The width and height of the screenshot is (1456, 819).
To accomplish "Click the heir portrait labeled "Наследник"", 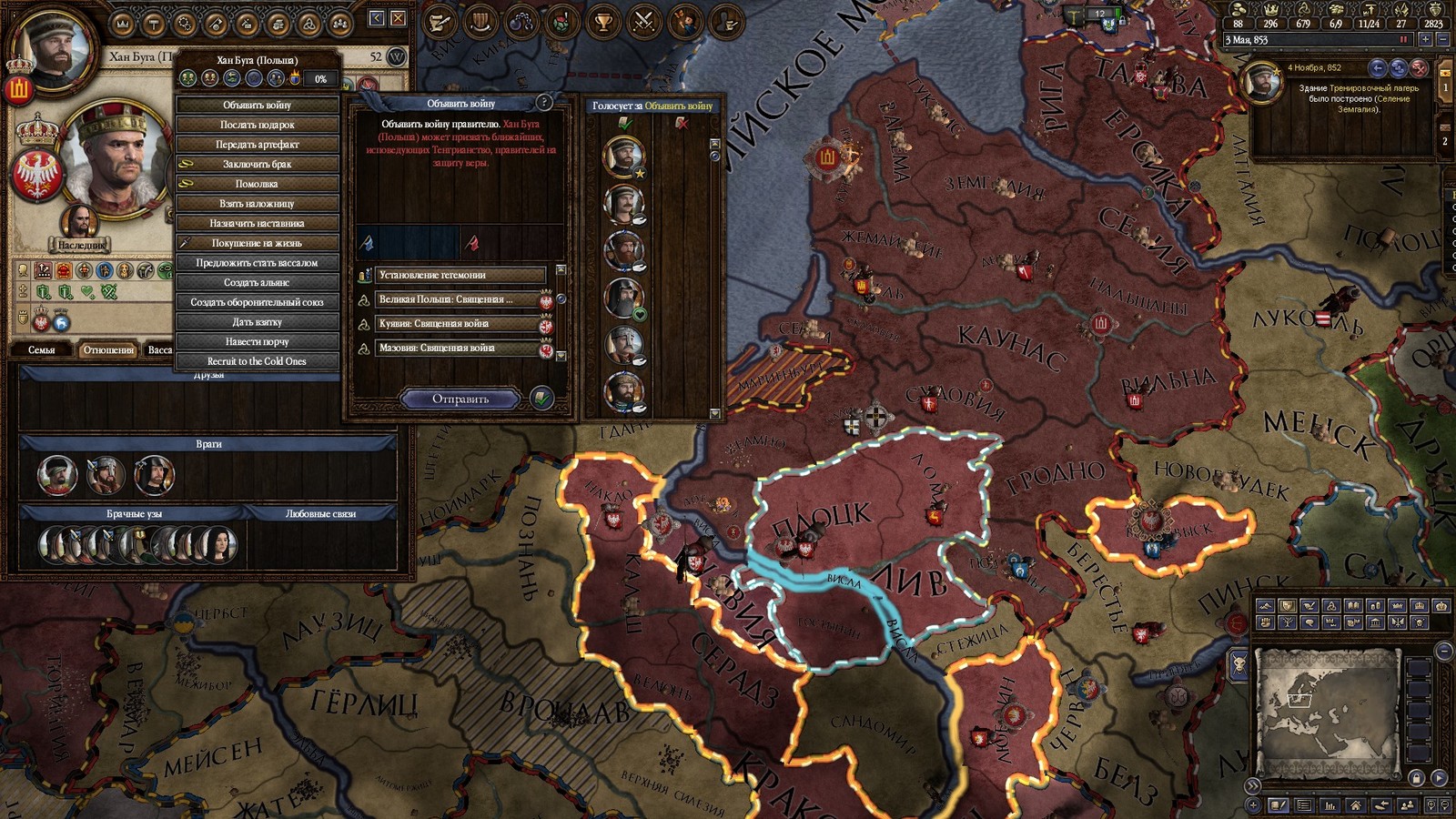I will 81,224.
